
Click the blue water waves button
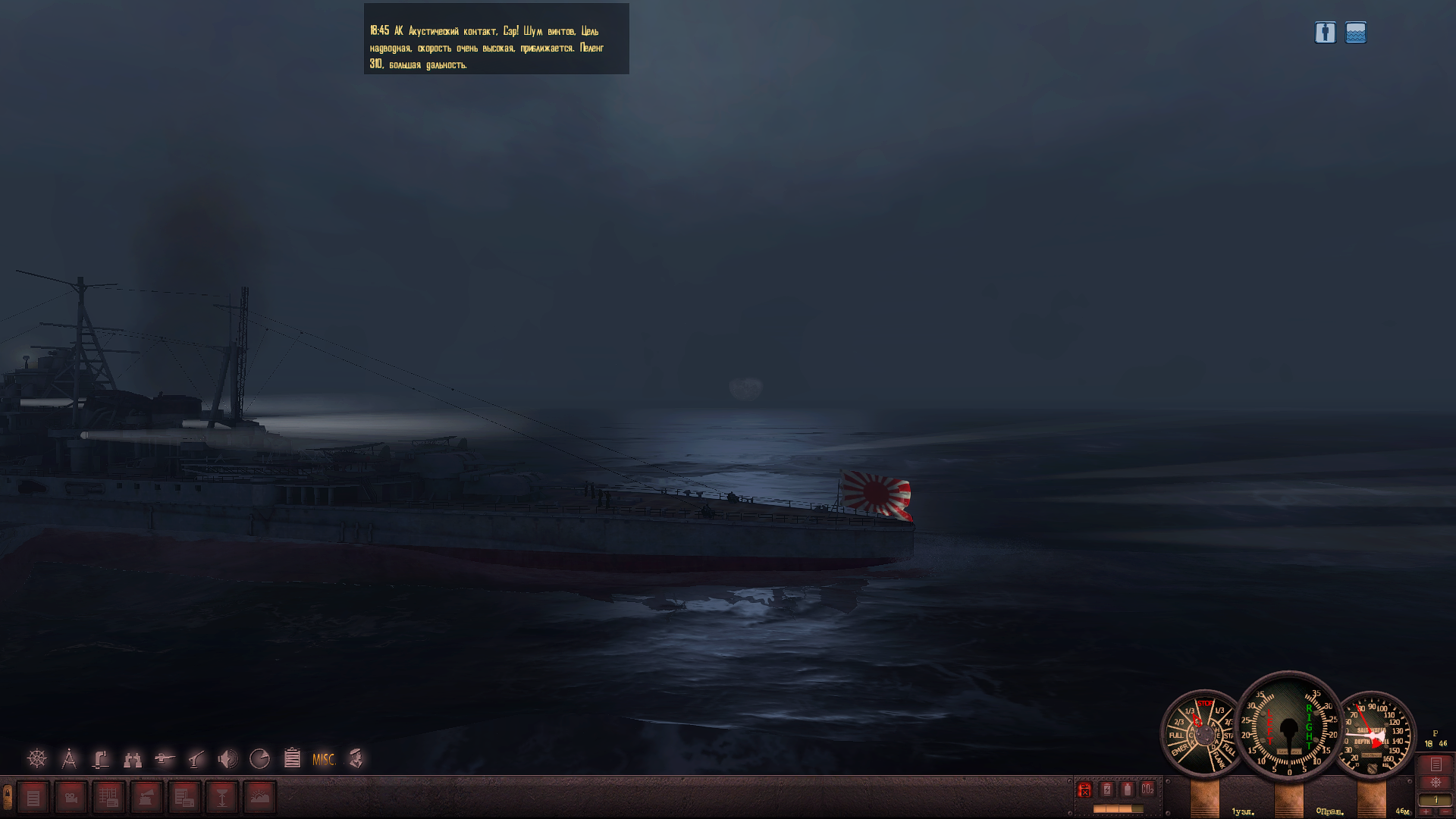click(x=1356, y=33)
